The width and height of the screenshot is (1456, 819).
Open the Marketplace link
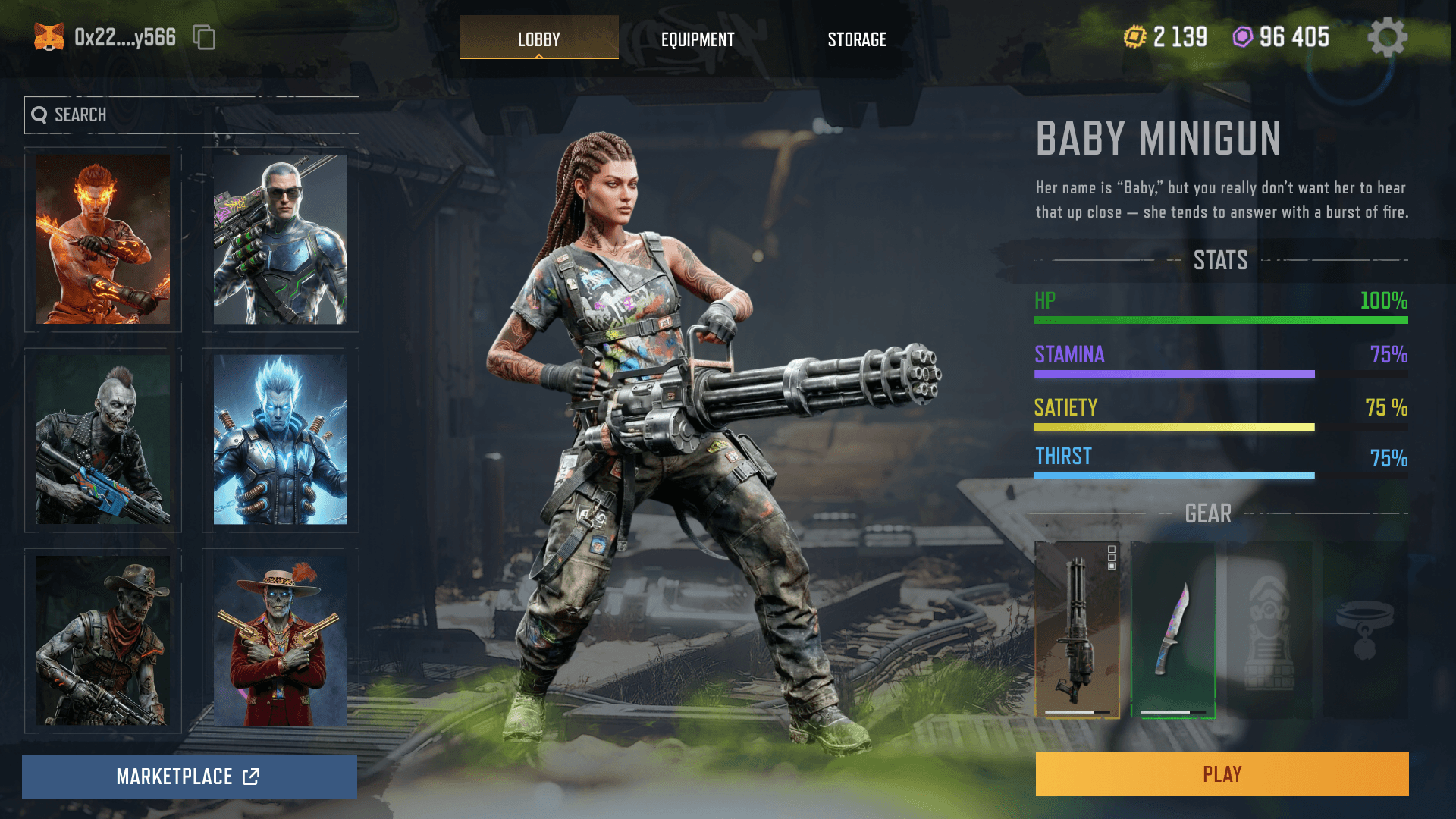[x=190, y=777]
